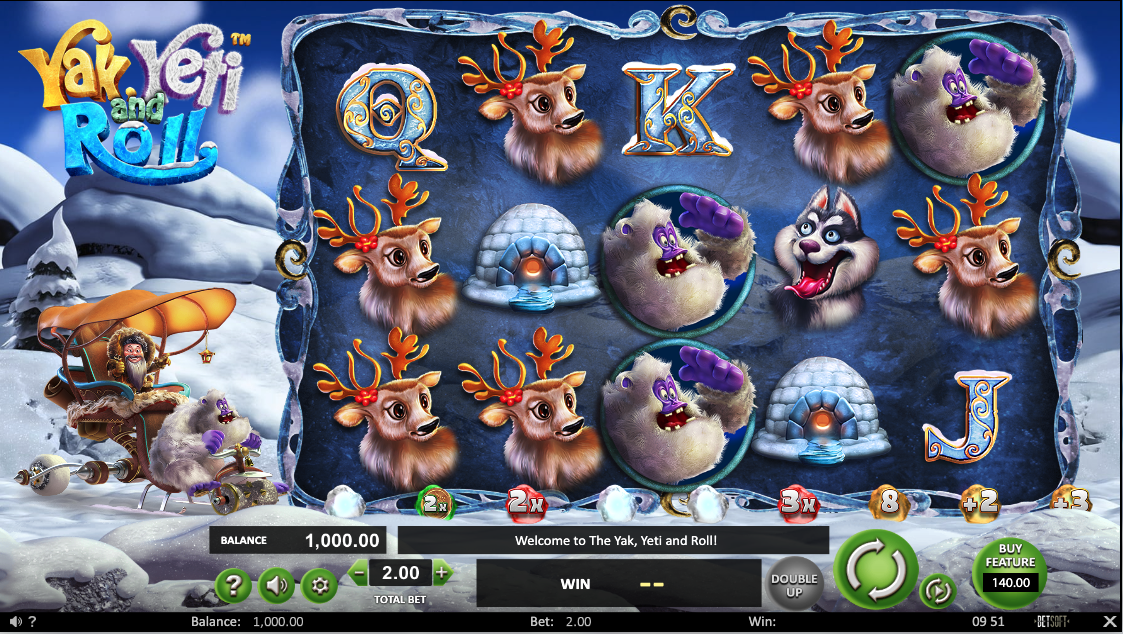Toggle sound with the green speaker button

tap(276, 585)
